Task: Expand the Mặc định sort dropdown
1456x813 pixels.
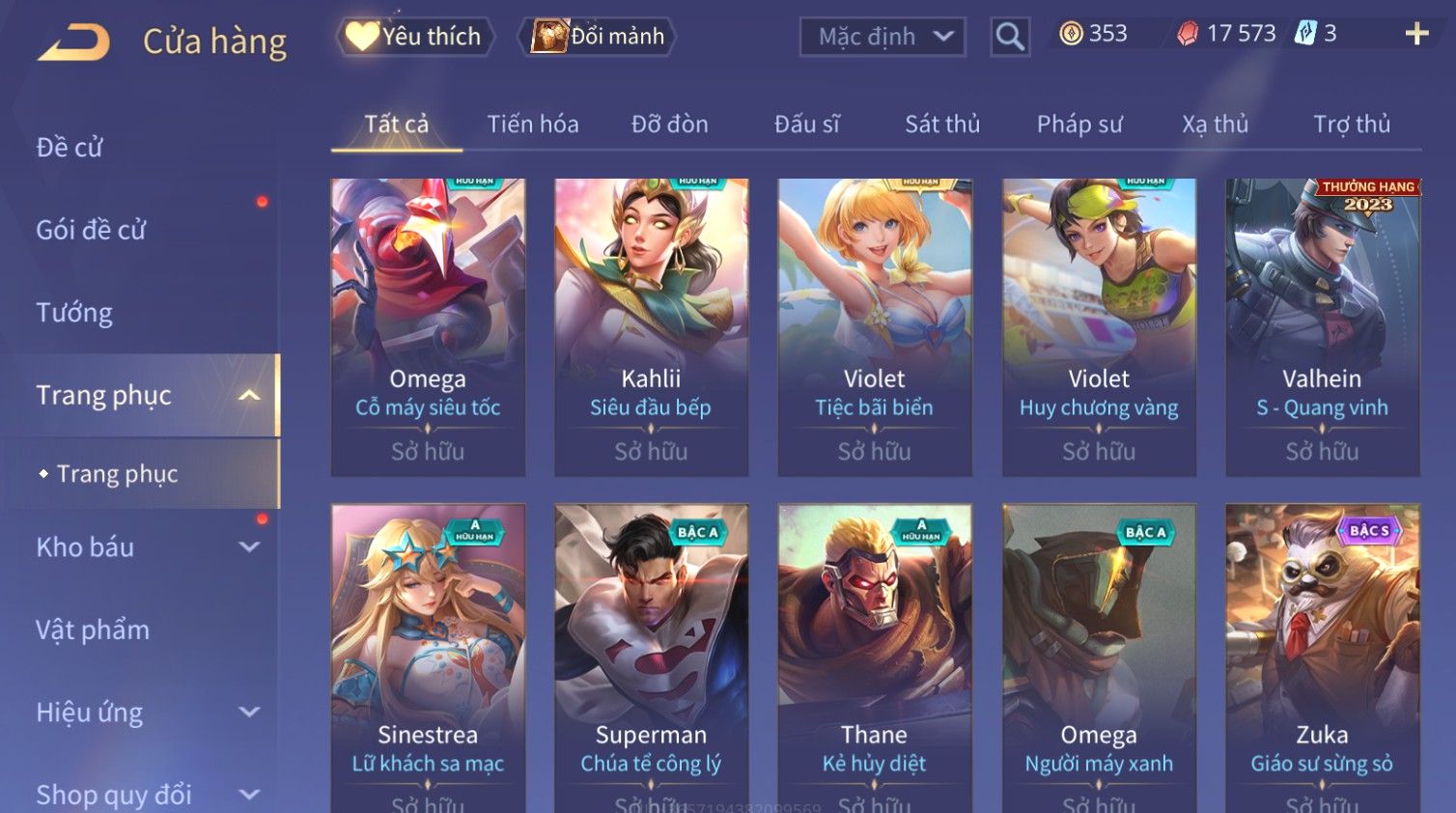Action: 882,37
